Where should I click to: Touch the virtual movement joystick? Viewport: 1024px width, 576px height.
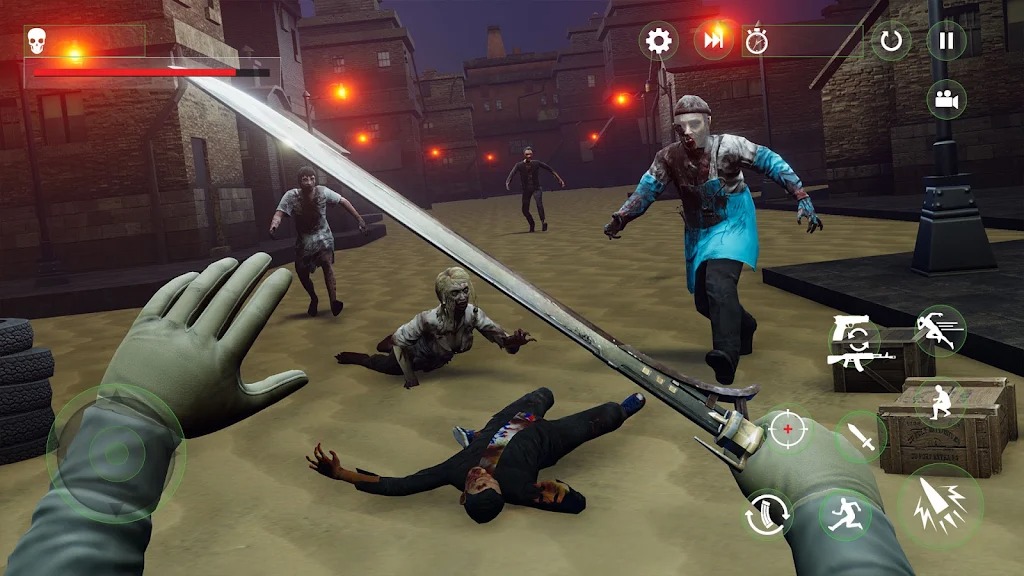tap(116, 454)
